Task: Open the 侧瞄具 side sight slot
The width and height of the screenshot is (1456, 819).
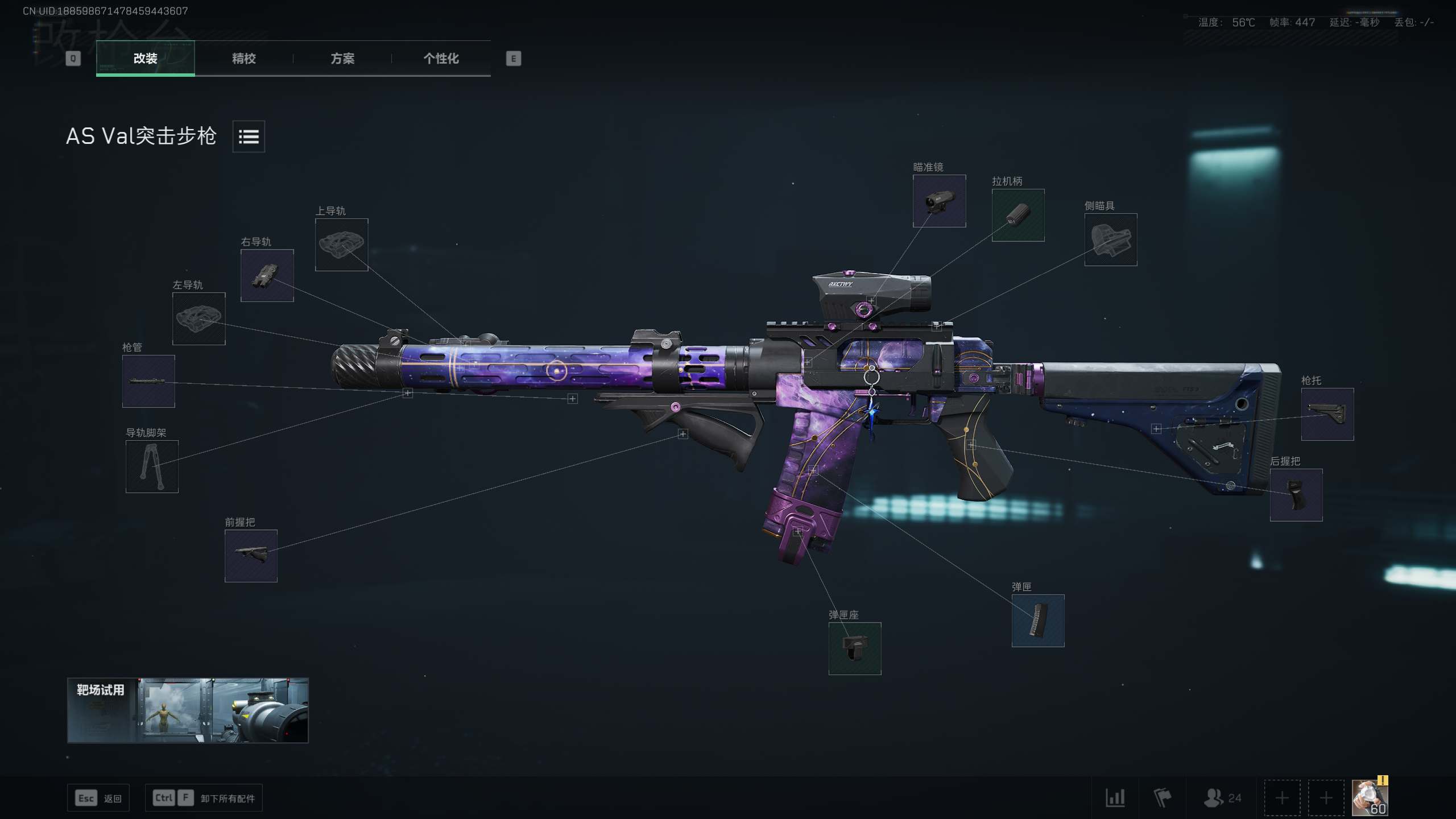Action: click(1110, 239)
